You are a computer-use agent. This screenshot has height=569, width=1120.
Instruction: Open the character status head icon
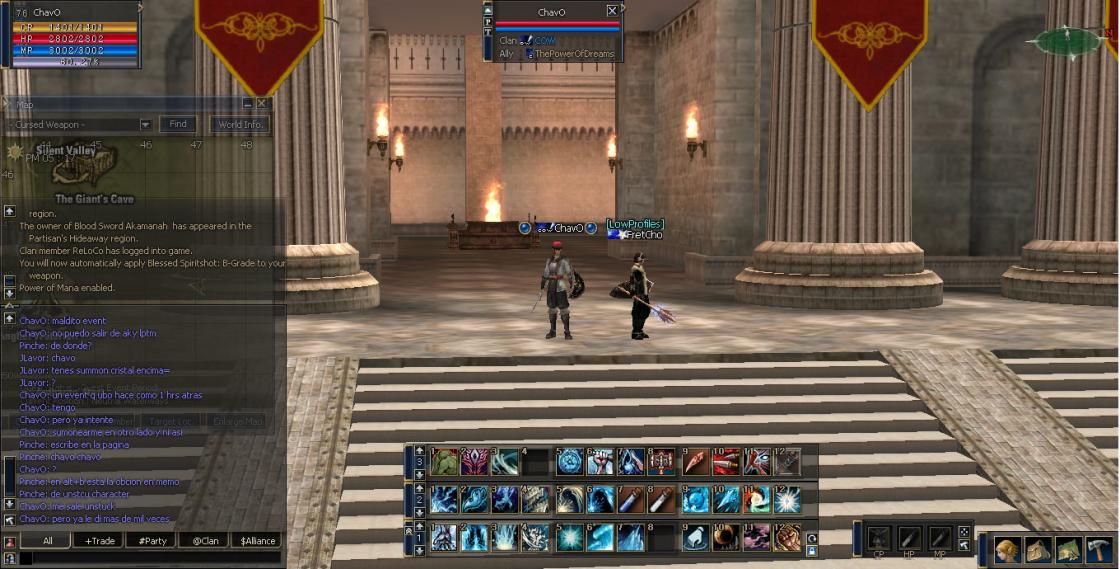point(1008,549)
